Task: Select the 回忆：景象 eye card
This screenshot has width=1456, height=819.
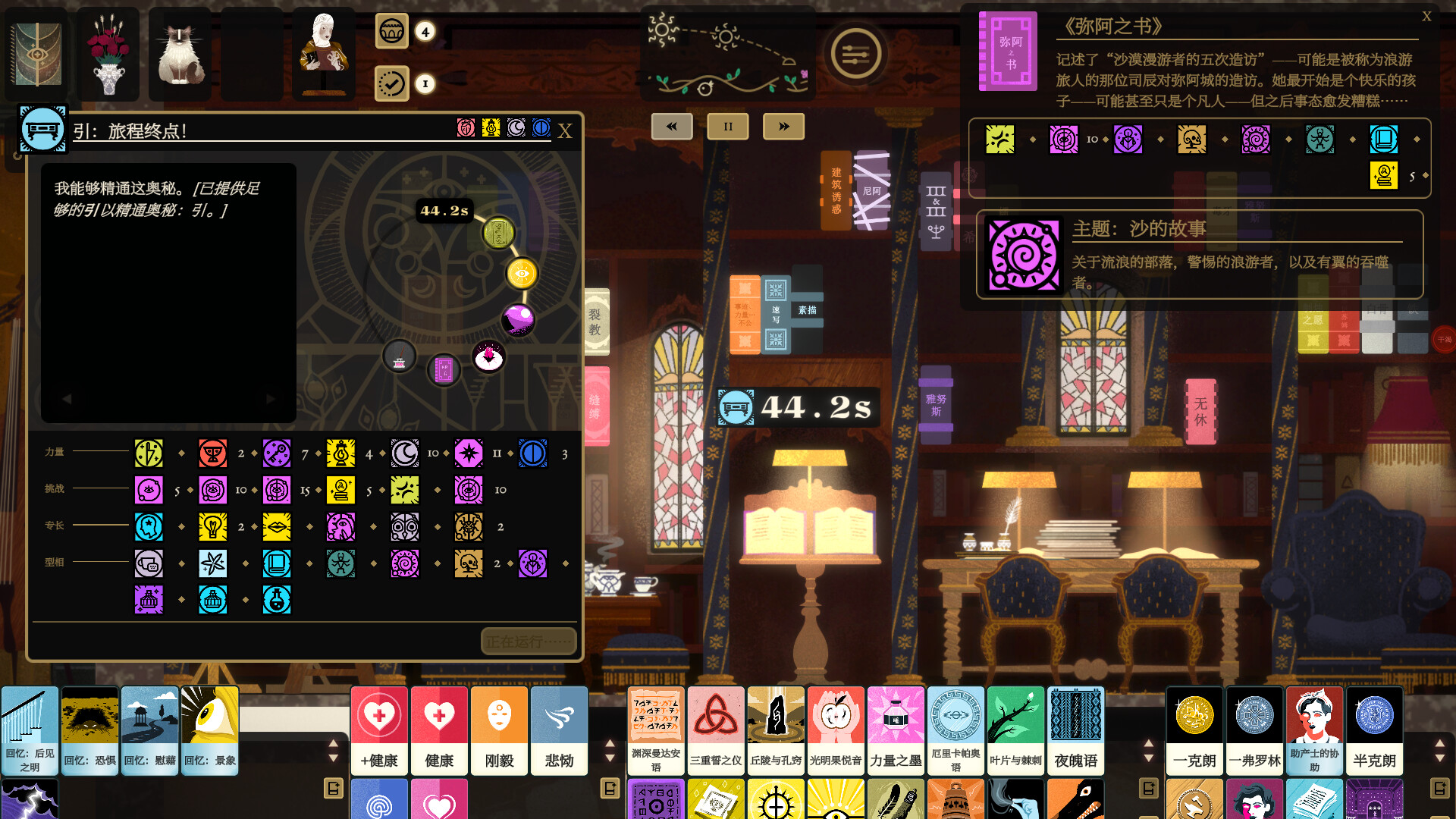Action: pyautogui.click(x=210, y=730)
